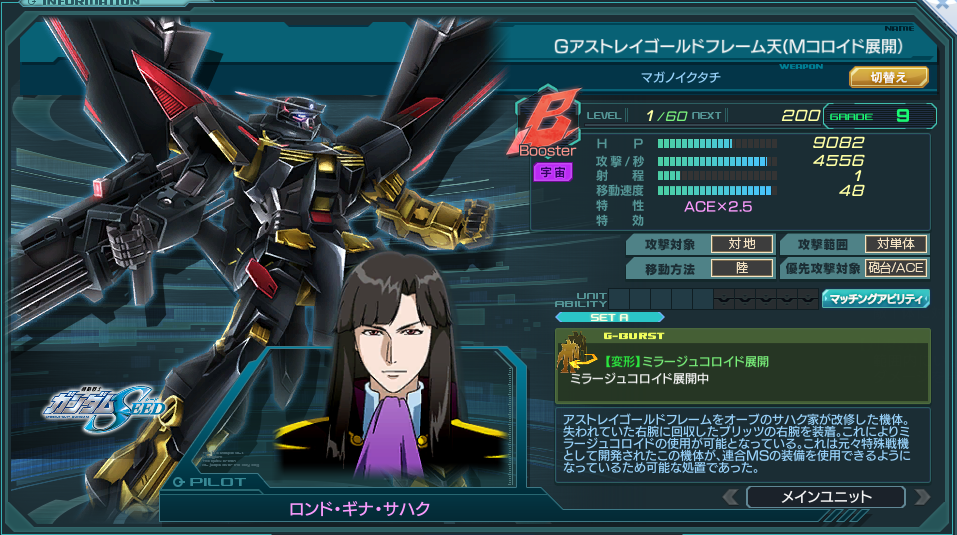The width and height of the screenshot is (957, 535).
Task: Click the gold 切替え weapon switch button
Action: click(889, 77)
